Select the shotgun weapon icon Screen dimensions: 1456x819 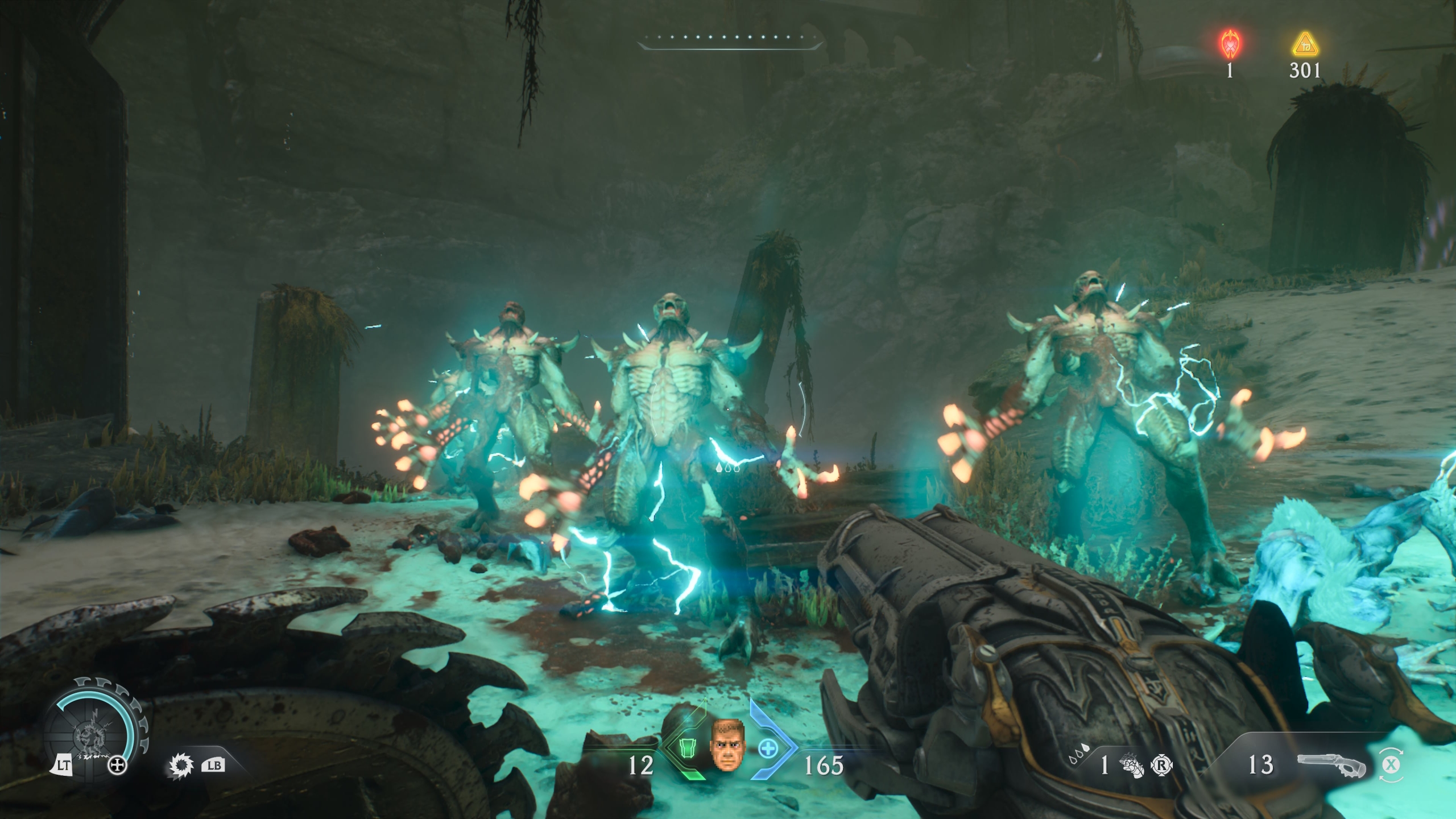[x=1331, y=766]
